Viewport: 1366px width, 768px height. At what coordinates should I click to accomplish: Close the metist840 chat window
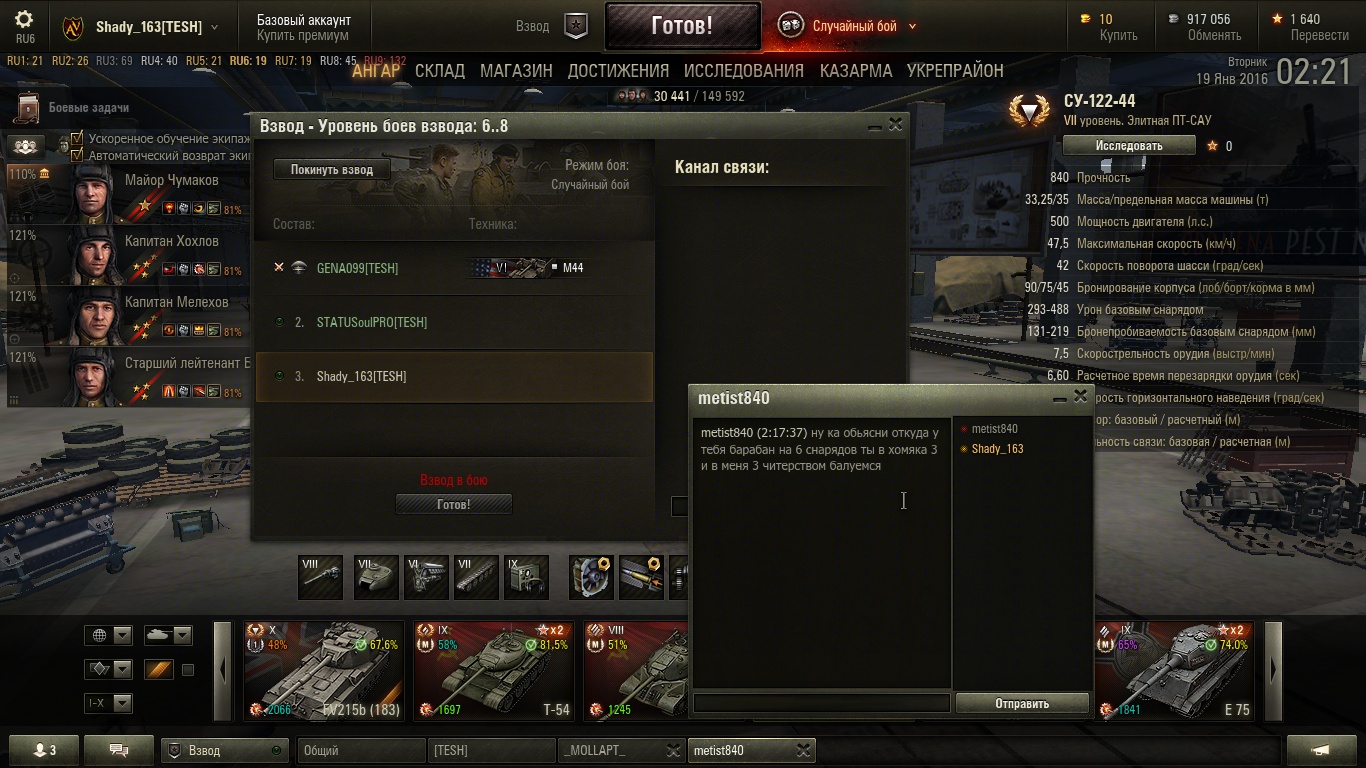(1080, 397)
